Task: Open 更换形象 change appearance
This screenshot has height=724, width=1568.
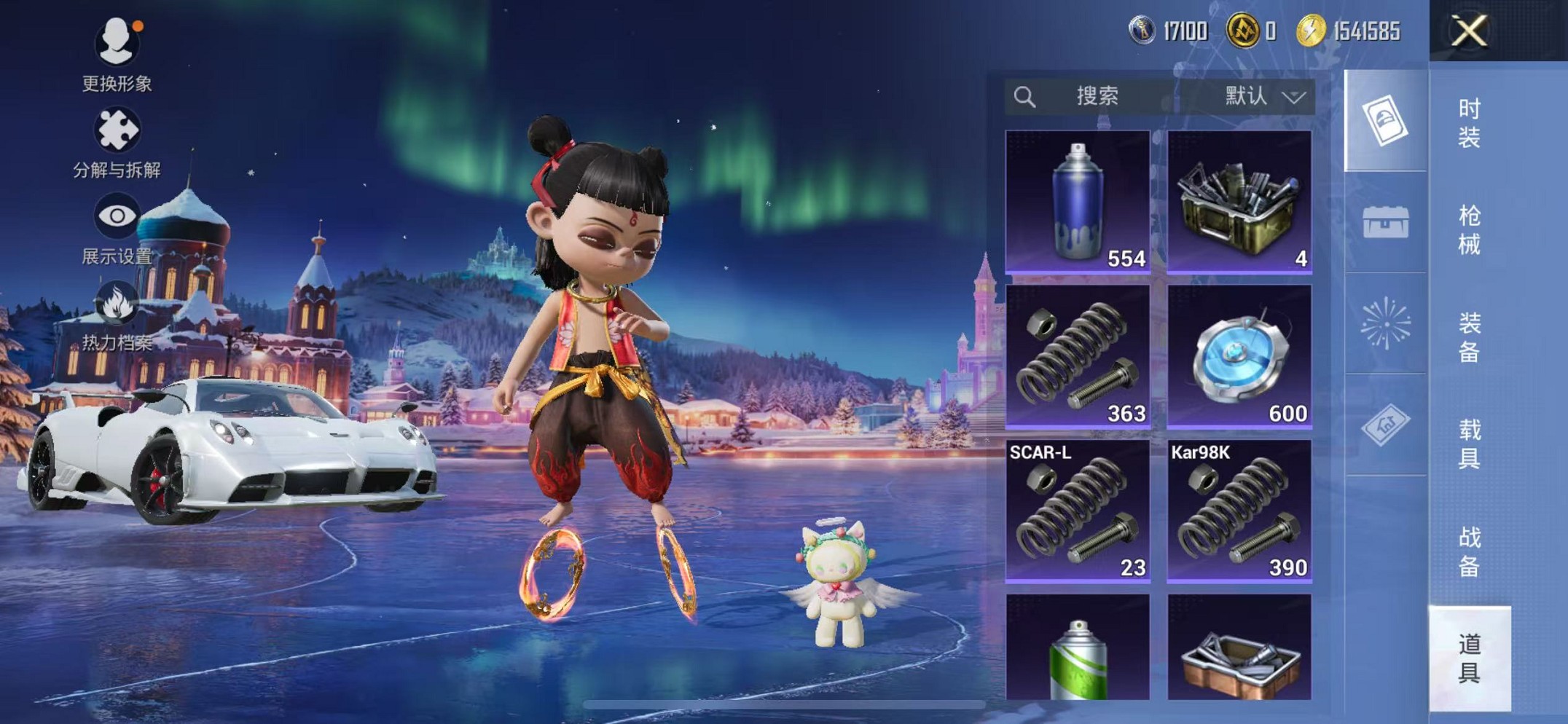Action: [x=117, y=55]
